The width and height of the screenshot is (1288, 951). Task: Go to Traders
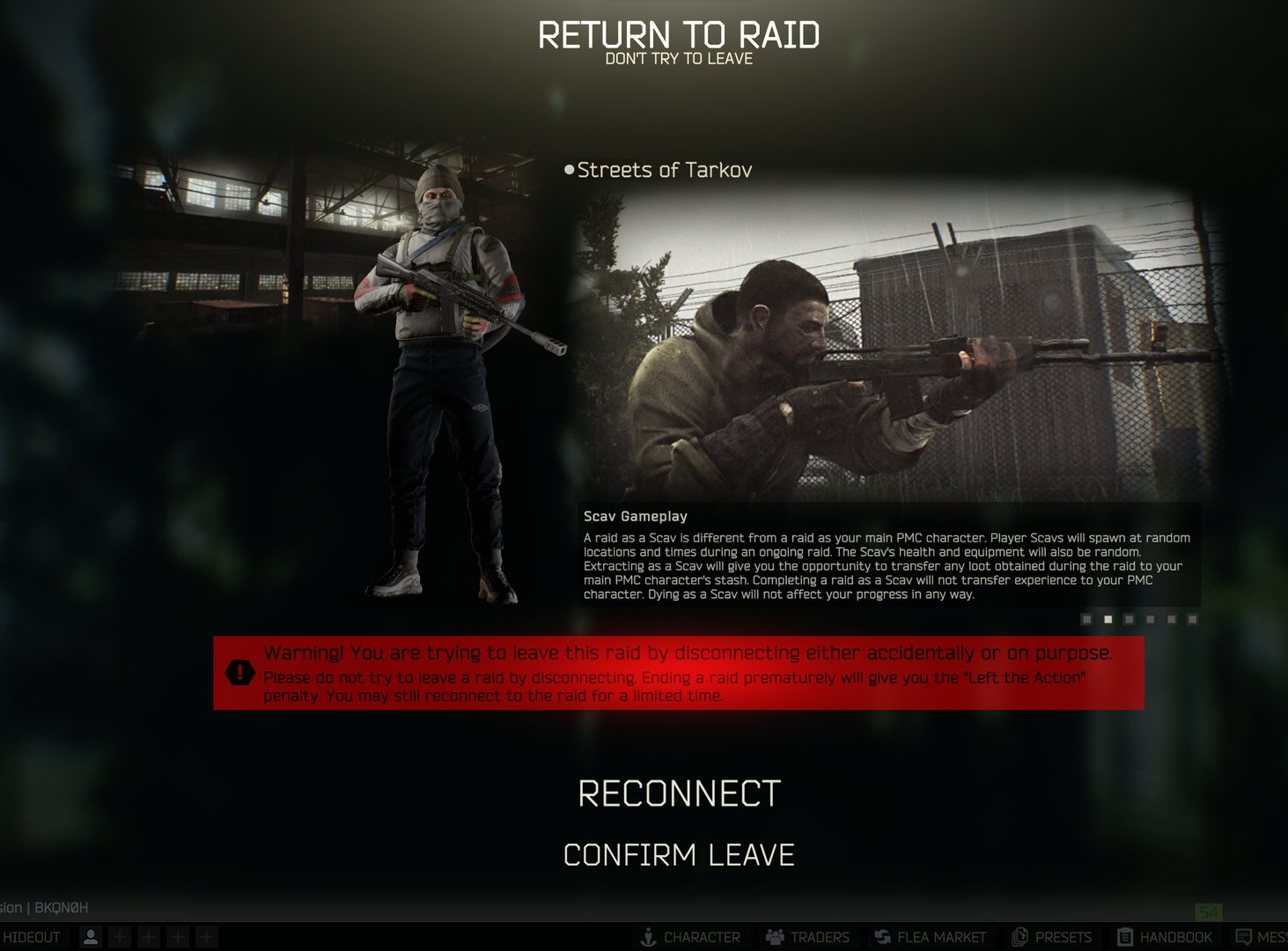(x=807, y=937)
